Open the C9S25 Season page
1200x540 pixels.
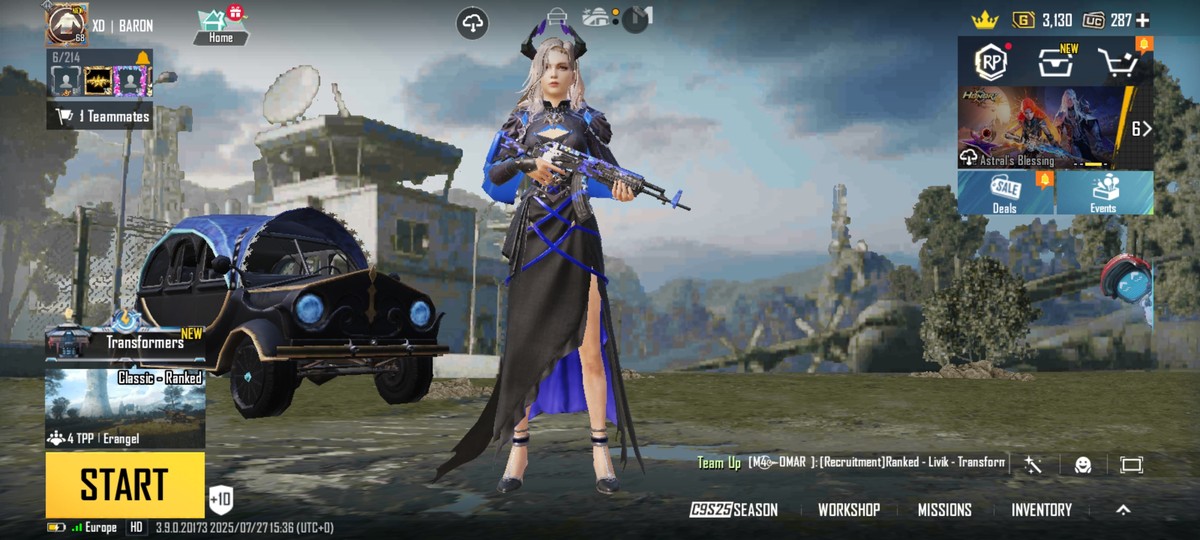tap(733, 510)
